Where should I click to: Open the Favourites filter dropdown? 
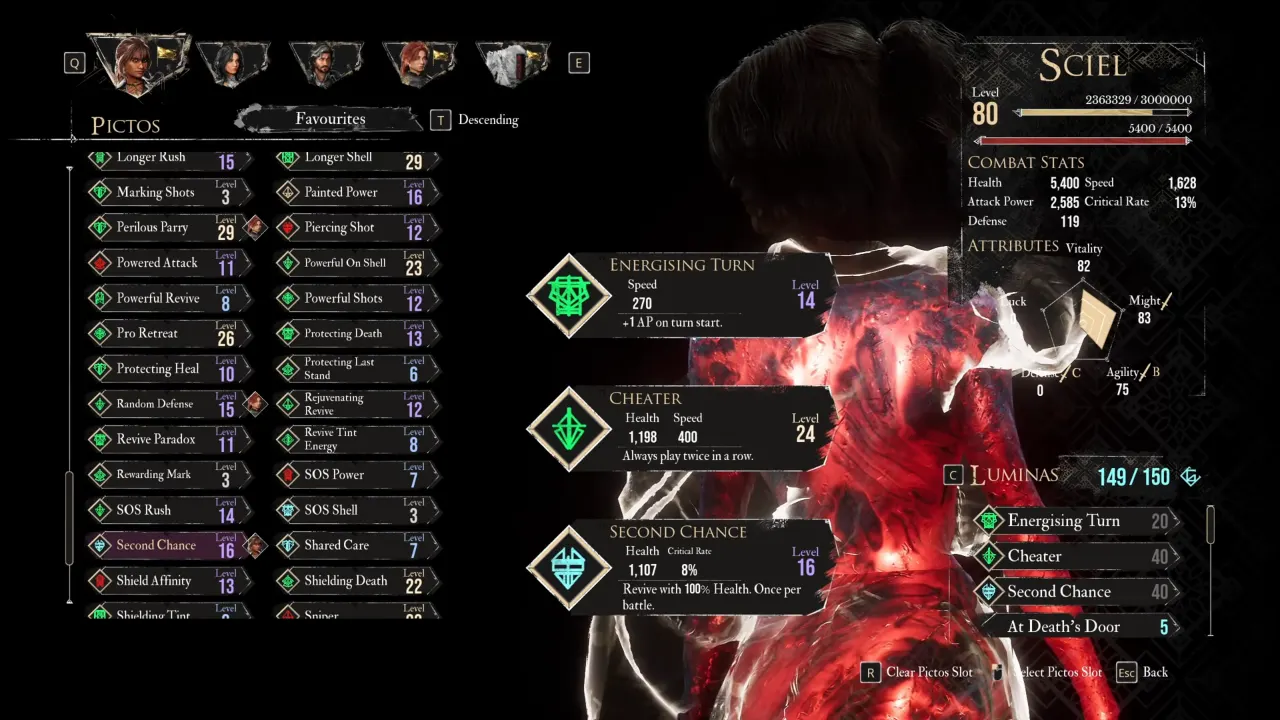pos(330,119)
